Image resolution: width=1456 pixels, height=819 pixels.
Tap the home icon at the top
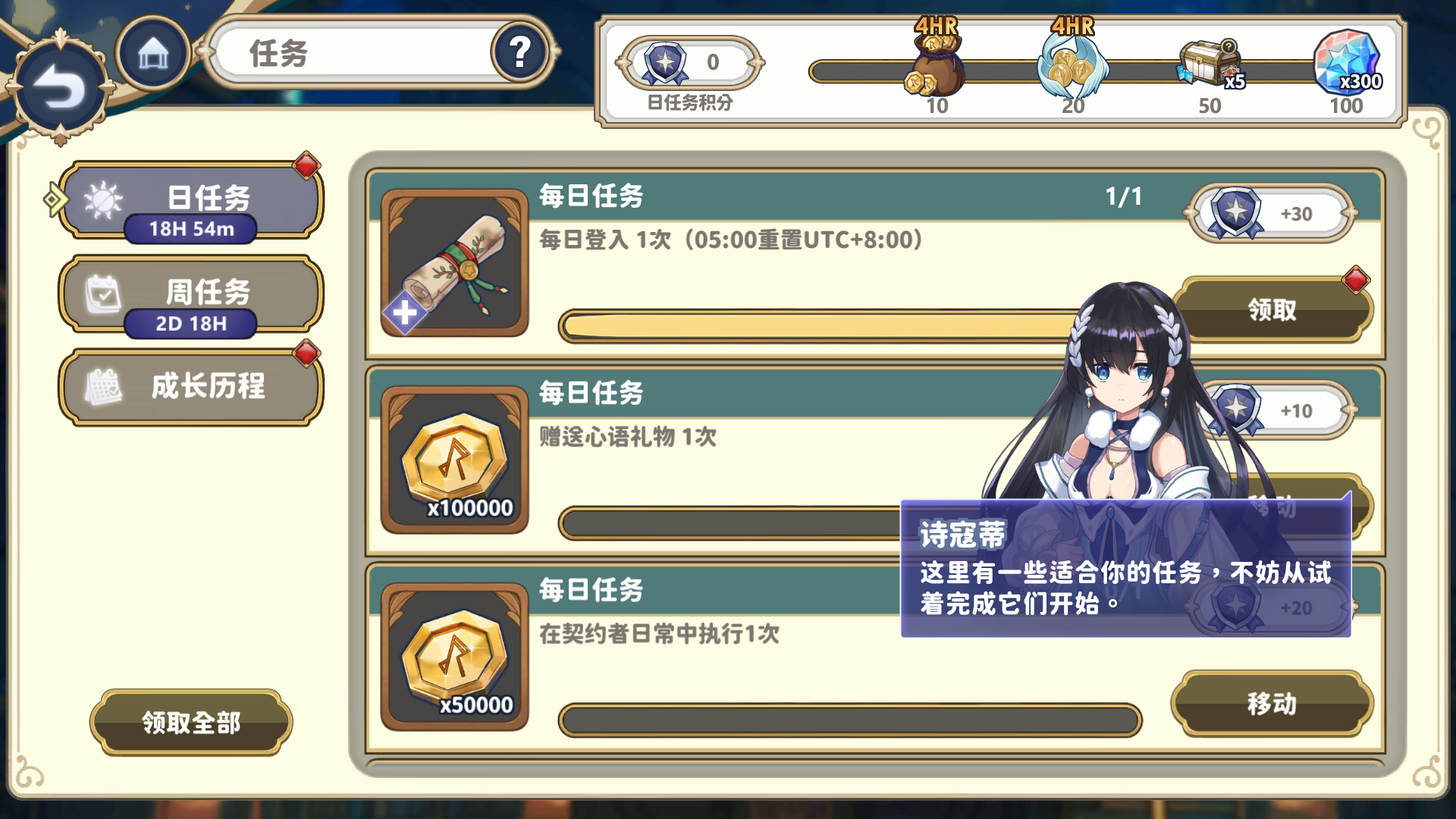click(x=152, y=53)
